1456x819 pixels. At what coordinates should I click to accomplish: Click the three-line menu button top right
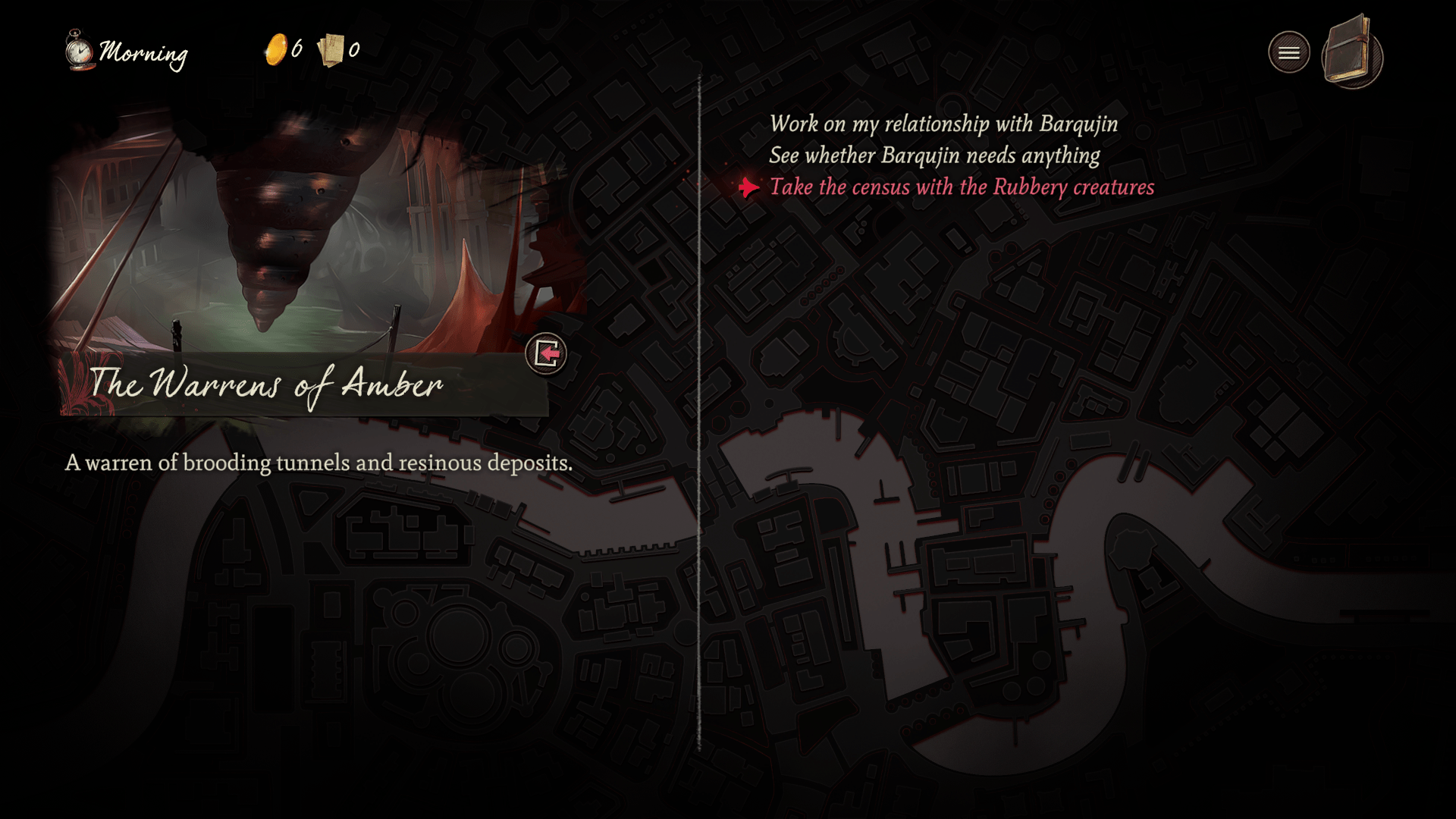(x=1289, y=51)
